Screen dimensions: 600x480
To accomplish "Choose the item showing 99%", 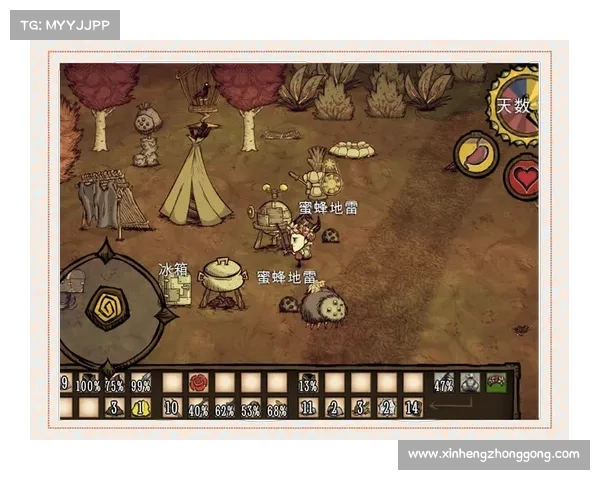I will pos(141,383).
